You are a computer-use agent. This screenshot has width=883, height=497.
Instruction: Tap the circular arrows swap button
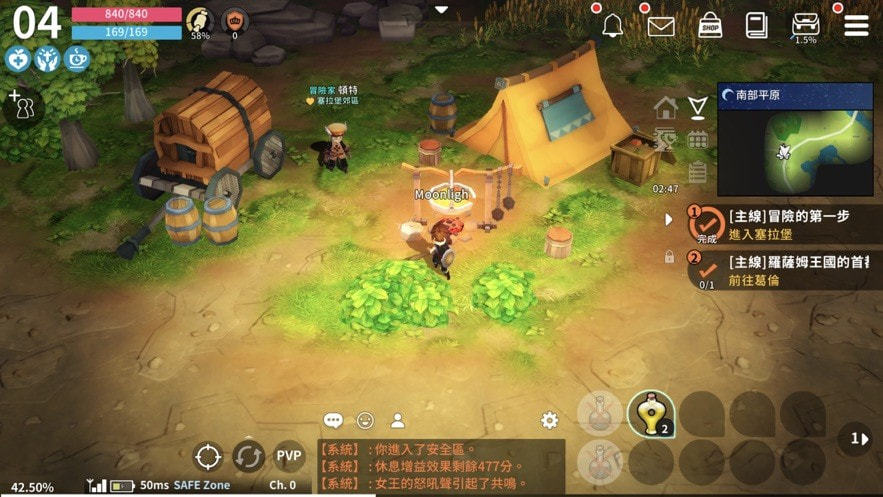pyautogui.click(x=248, y=457)
